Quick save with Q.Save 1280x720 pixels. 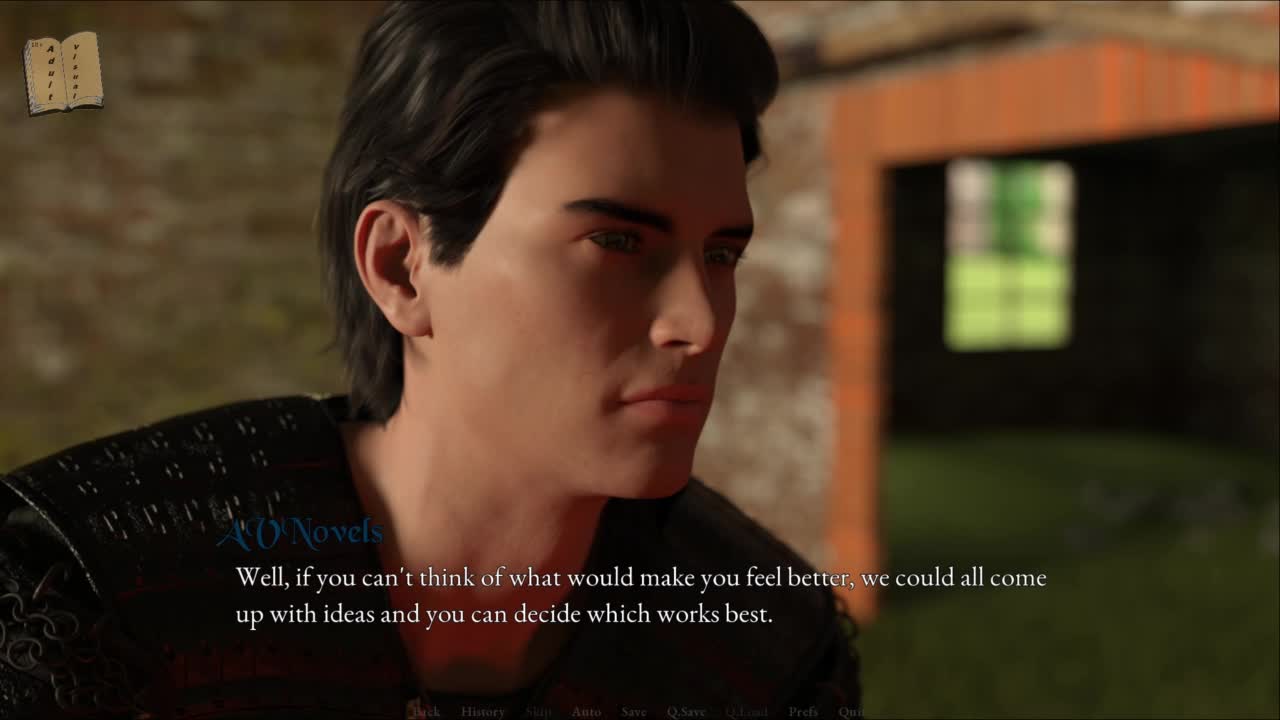[686, 712]
